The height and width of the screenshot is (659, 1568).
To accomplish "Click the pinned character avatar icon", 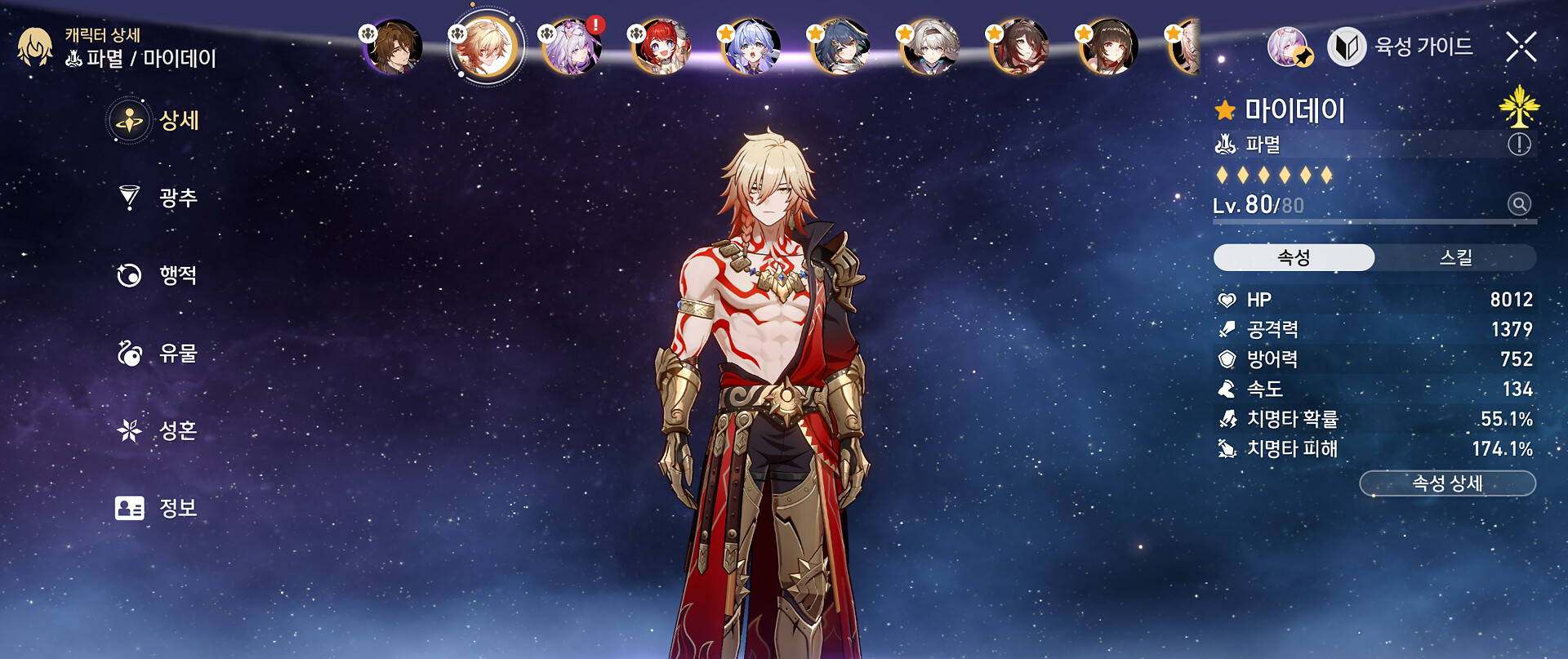I will point(1289,47).
